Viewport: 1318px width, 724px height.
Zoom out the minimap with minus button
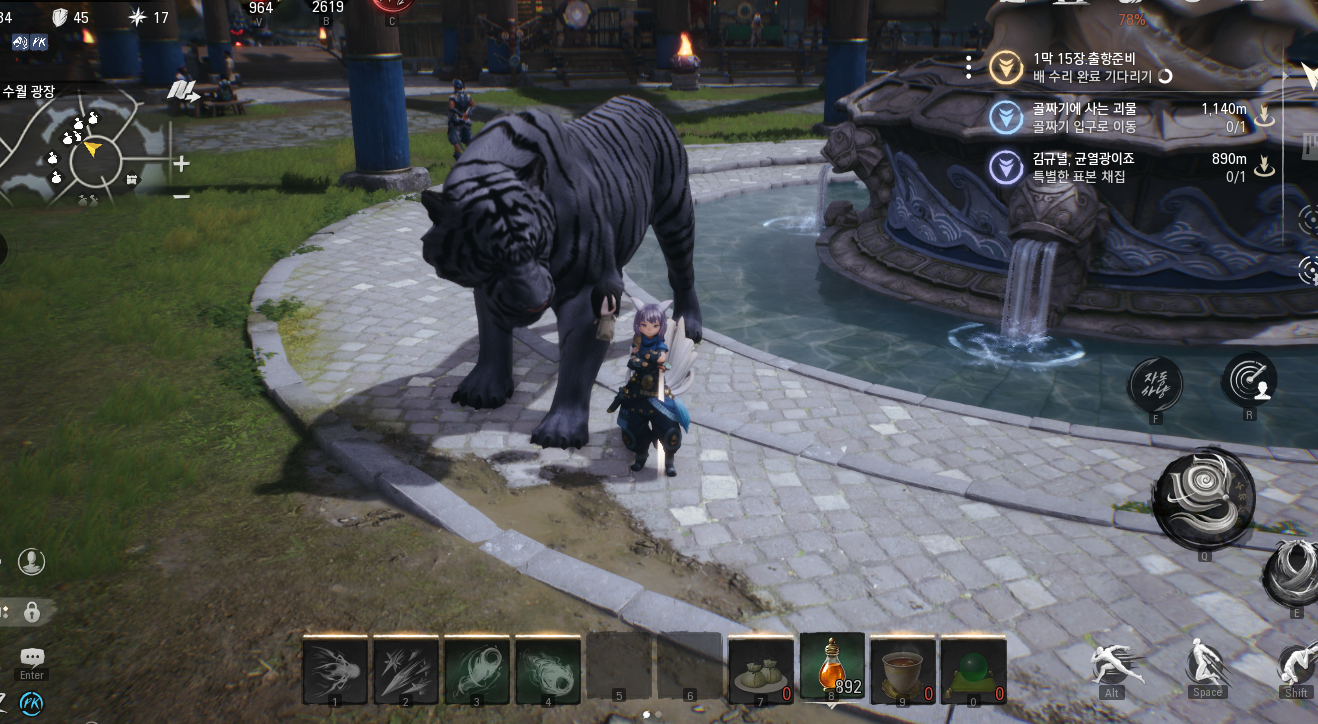[181, 196]
